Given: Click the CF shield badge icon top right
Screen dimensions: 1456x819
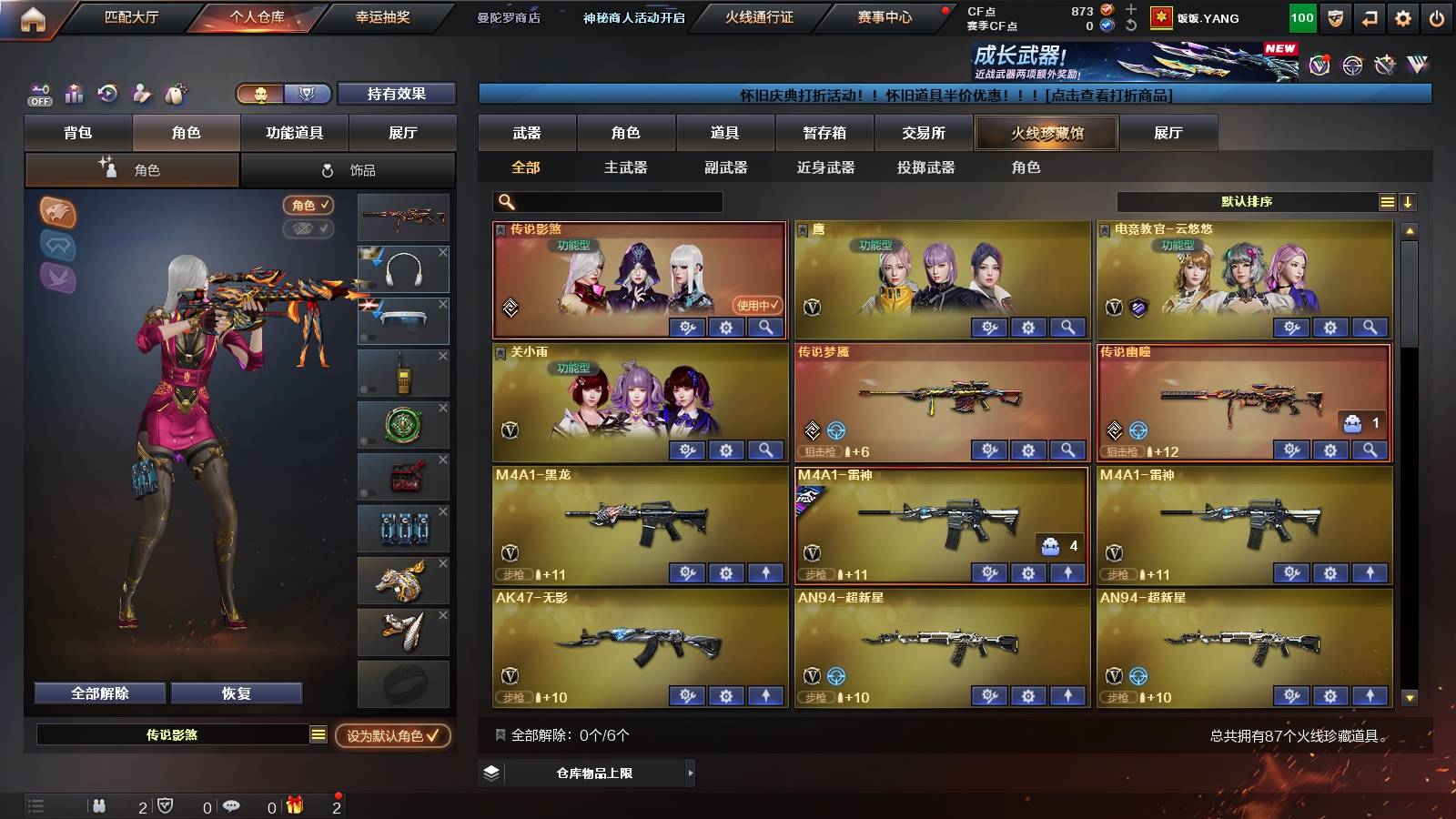Looking at the screenshot, I should click(x=1335, y=17).
